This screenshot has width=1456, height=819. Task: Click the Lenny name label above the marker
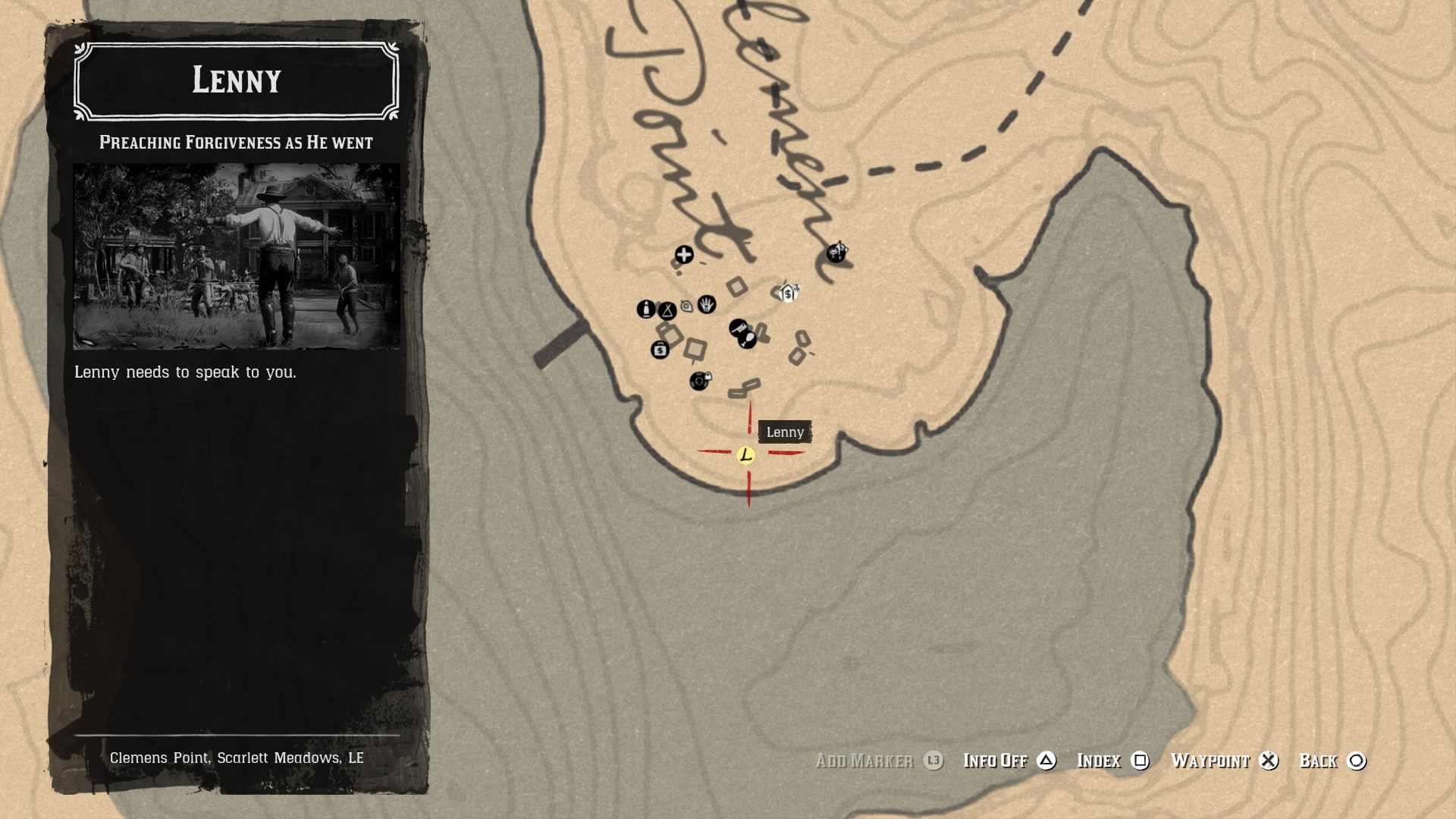pos(785,432)
